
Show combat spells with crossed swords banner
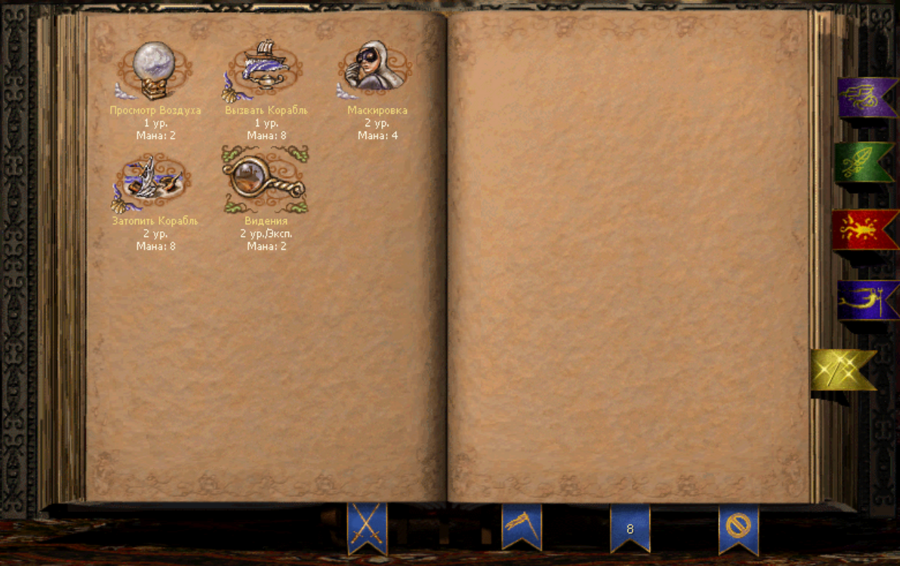(x=367, y=526)
